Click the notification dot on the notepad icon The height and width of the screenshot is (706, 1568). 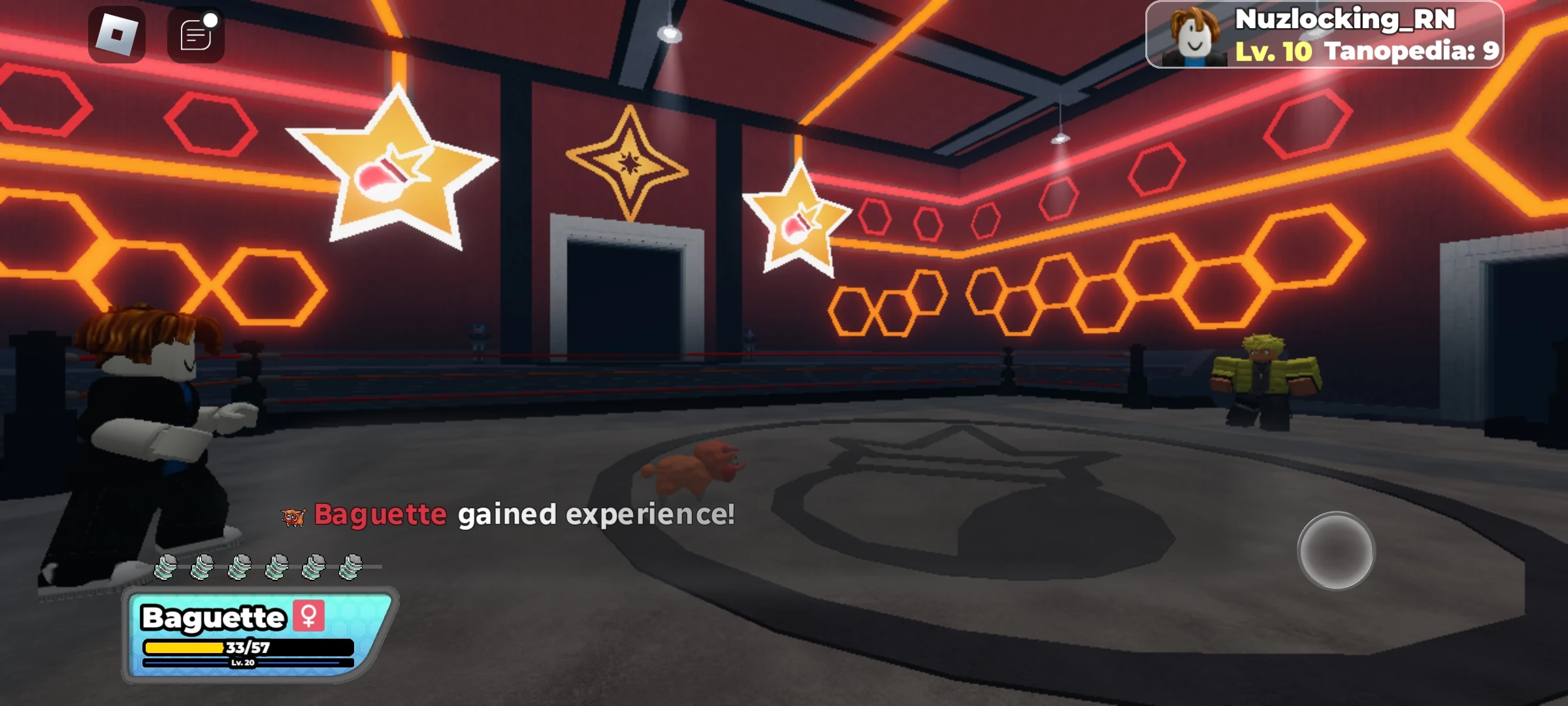point(212,20)
